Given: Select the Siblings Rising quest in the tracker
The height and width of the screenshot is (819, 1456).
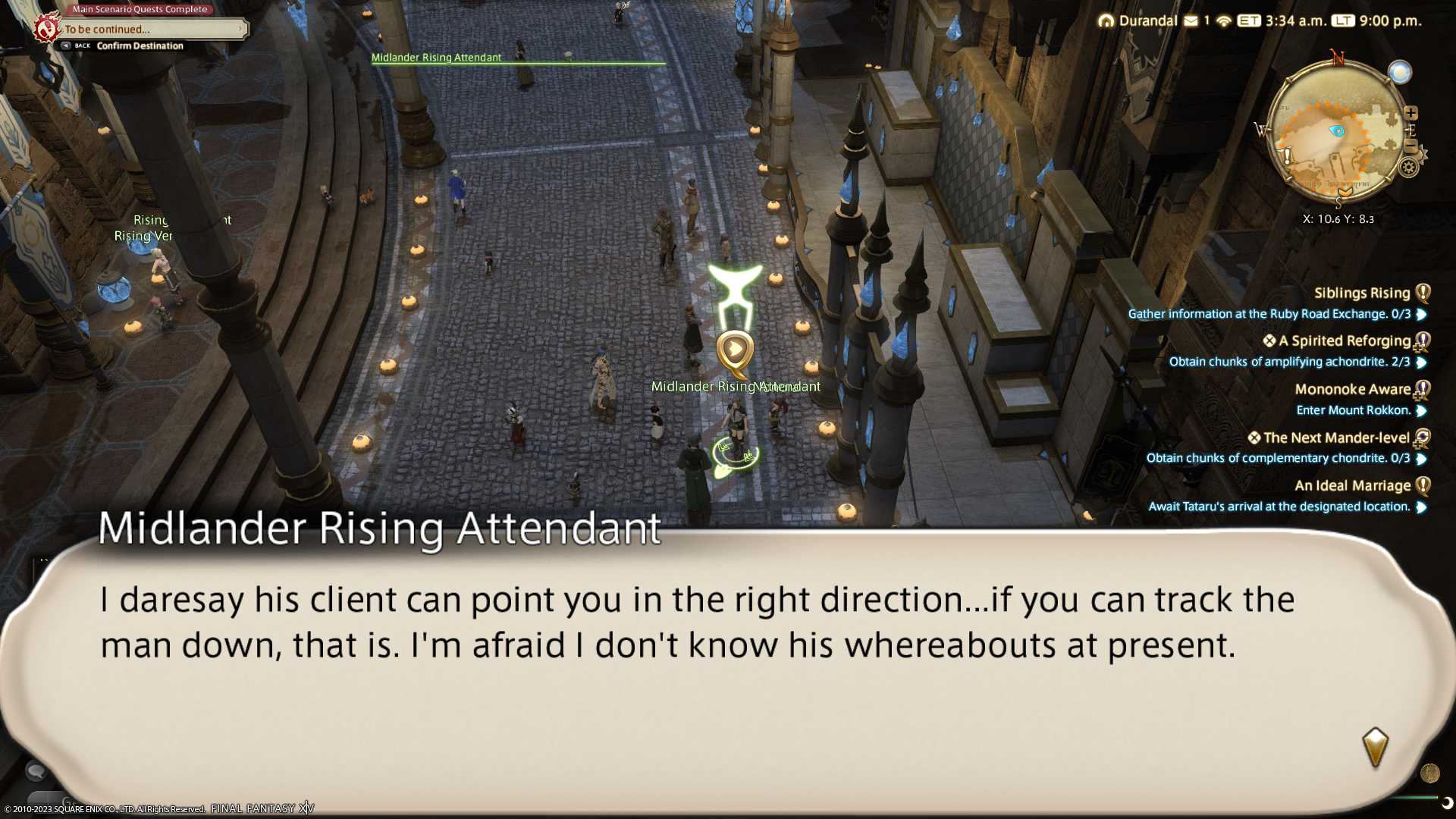Looking at the screenshot, I should pyautogui.click(x=1361, y=293).
